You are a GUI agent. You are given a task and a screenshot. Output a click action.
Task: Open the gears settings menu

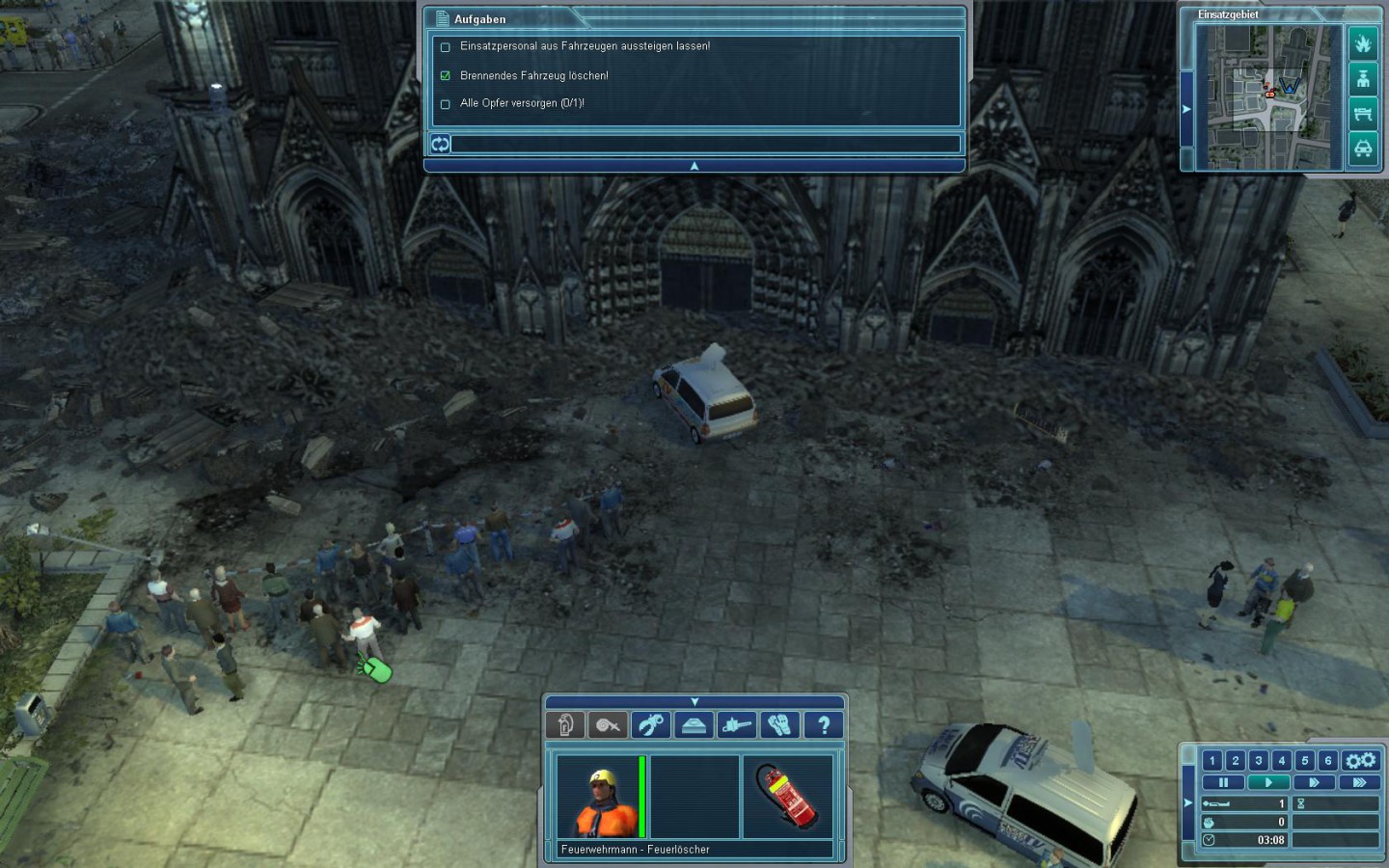(1361, 760)
